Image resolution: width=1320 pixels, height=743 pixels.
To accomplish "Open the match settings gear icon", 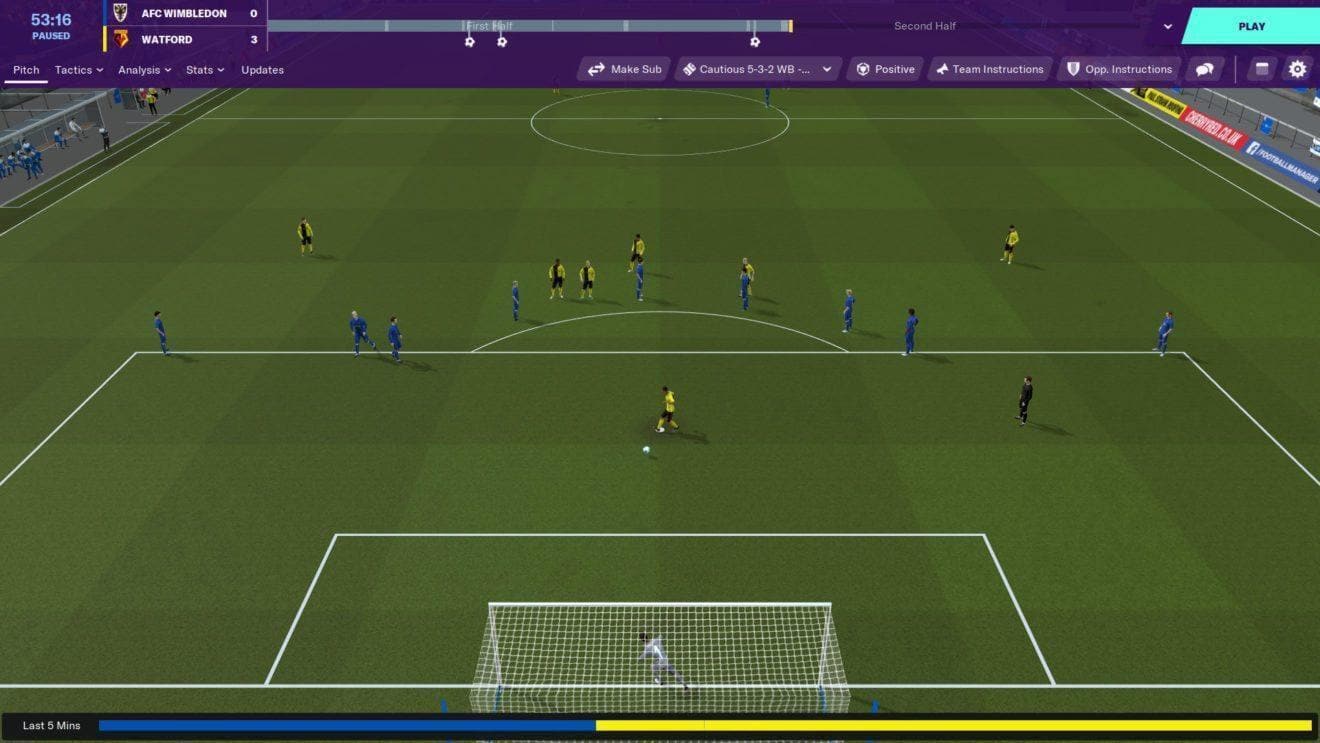I will 1297,69.
